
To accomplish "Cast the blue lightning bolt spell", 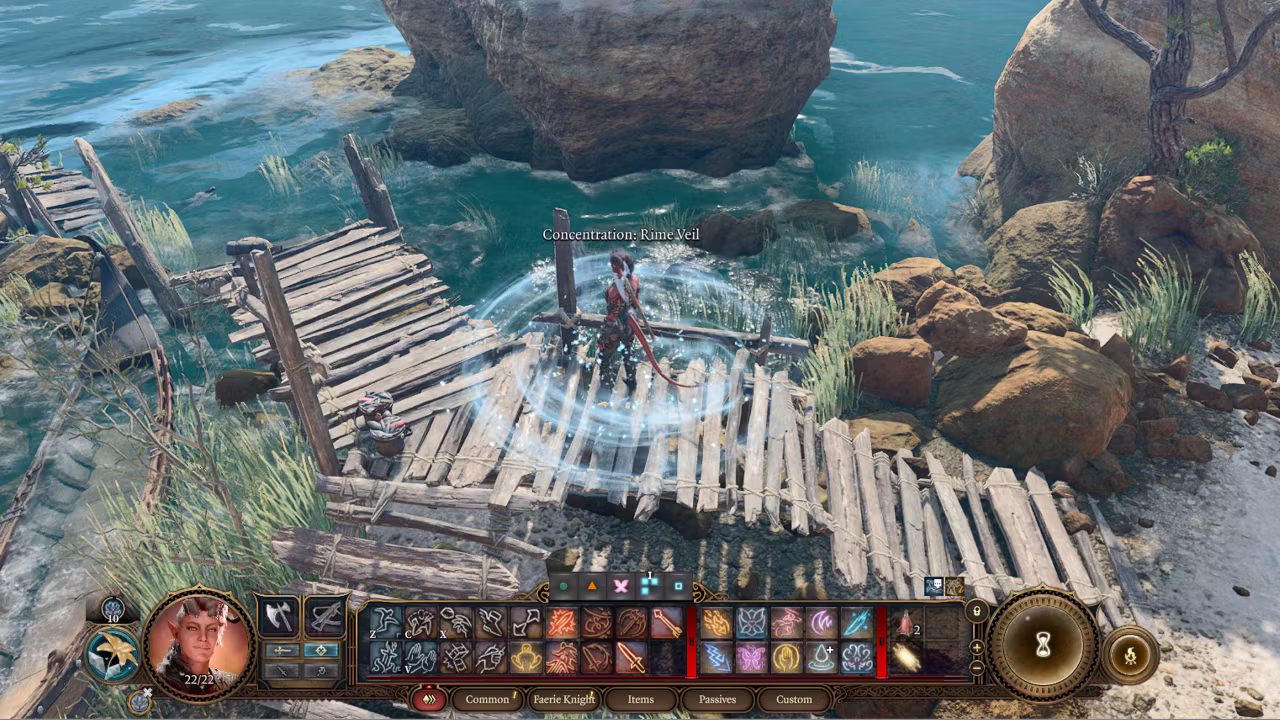I will pos(717,657).
